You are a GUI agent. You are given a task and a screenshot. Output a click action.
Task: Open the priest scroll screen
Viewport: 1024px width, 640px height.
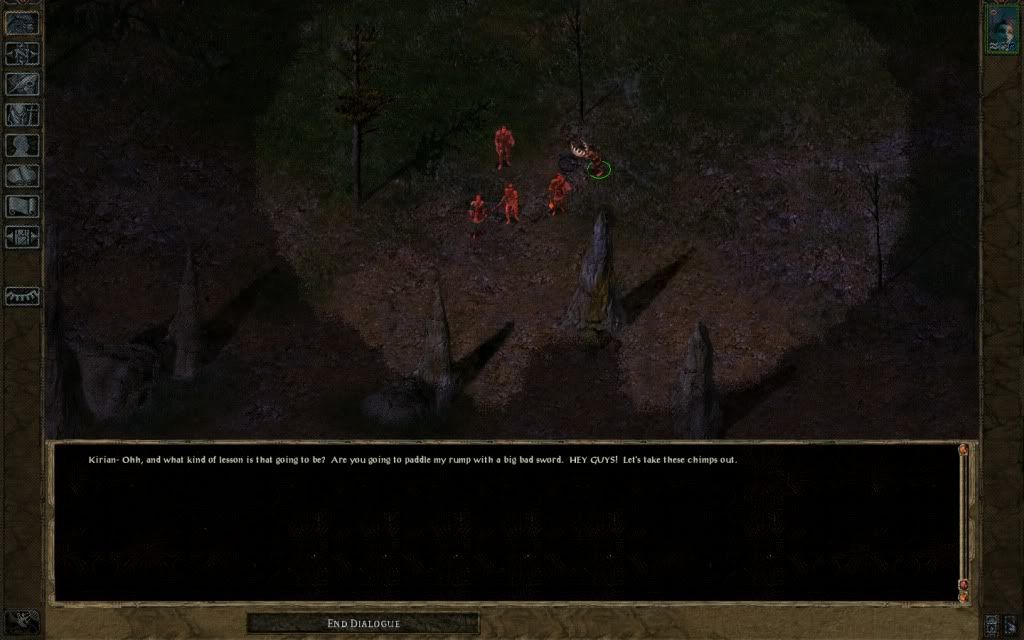[x=22, y=206]
